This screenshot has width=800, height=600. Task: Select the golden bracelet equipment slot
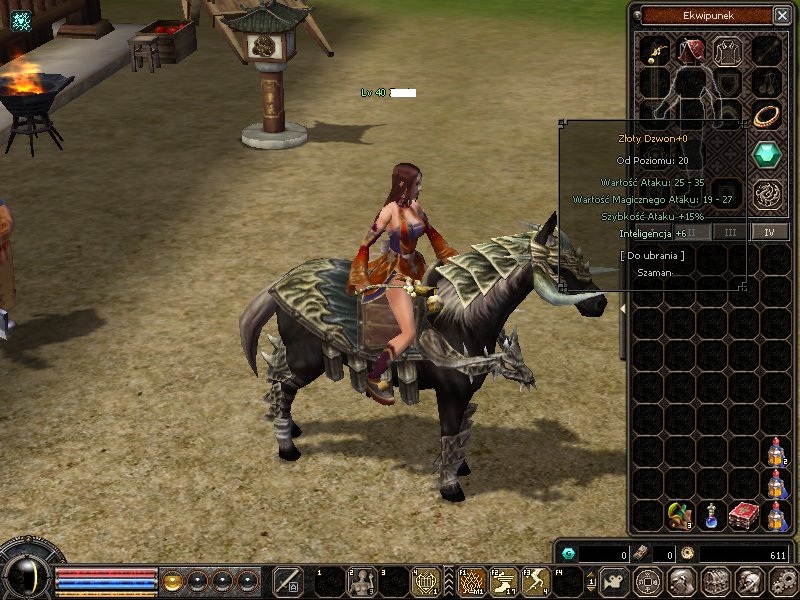[767, 115]
